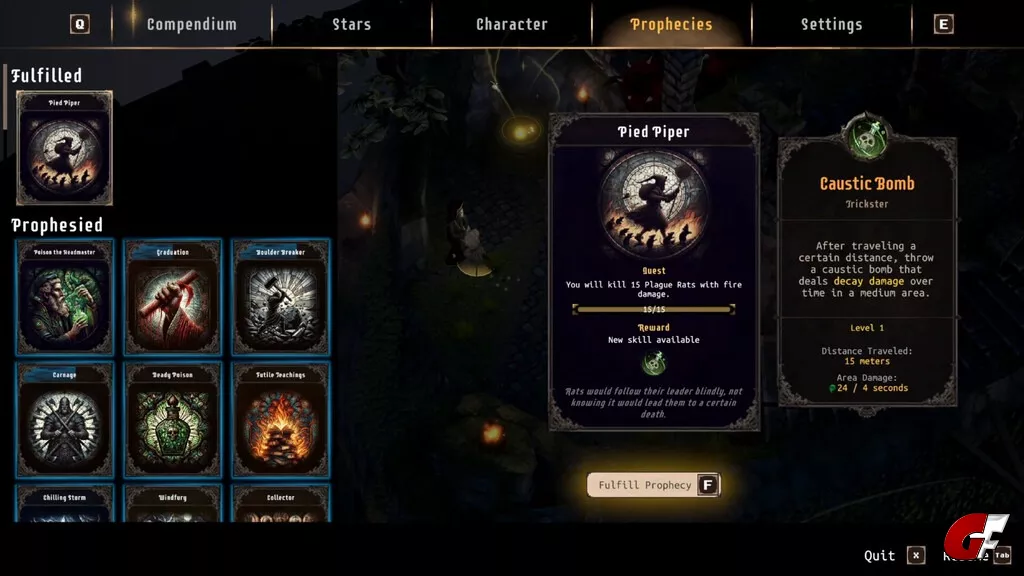Choose the Futile Teachings prophecy card
Screen dimensions: 1024x576
281,420
